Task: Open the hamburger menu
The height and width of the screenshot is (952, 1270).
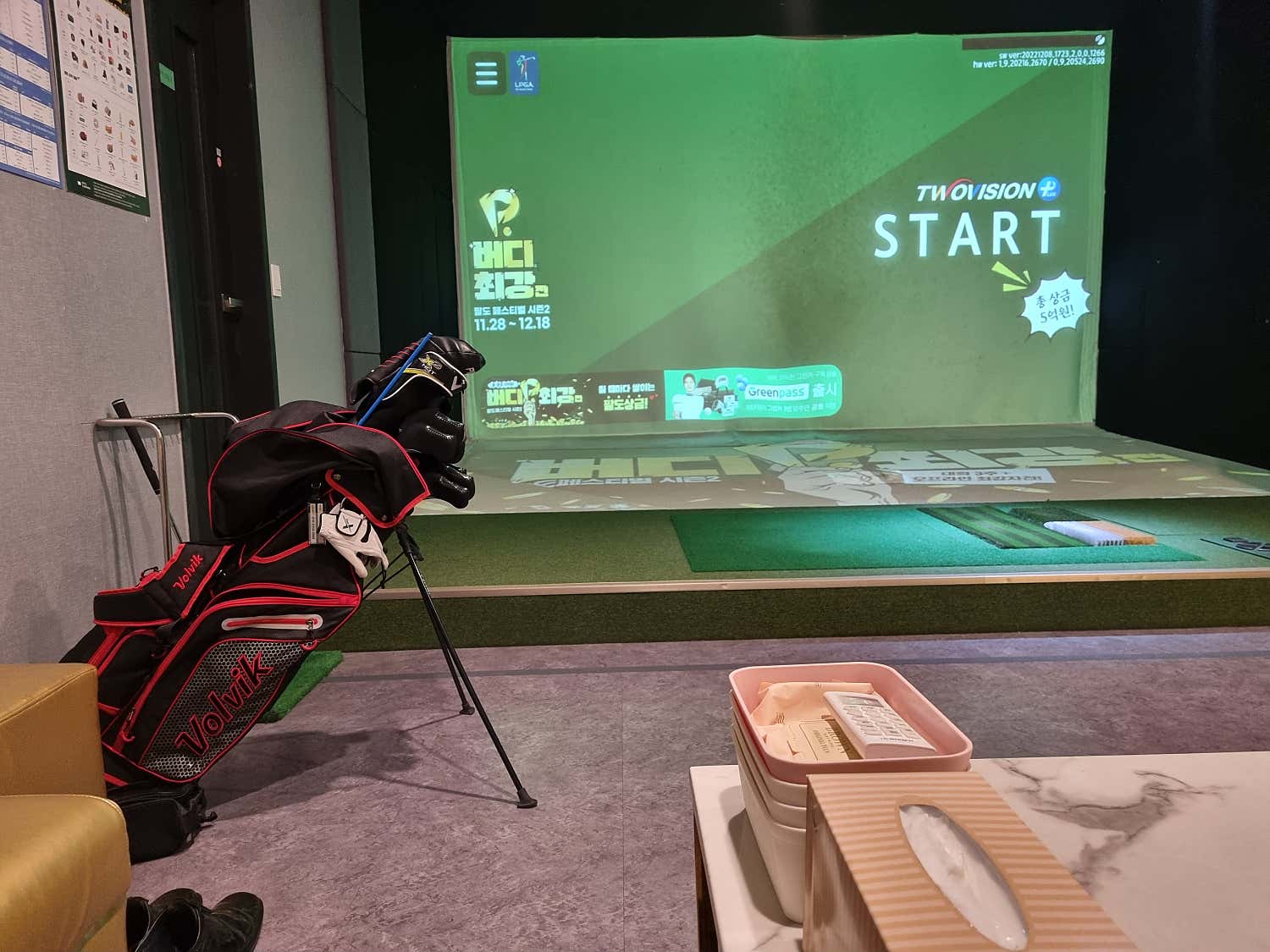Action: pyautogui.click(x=486, y=74)
